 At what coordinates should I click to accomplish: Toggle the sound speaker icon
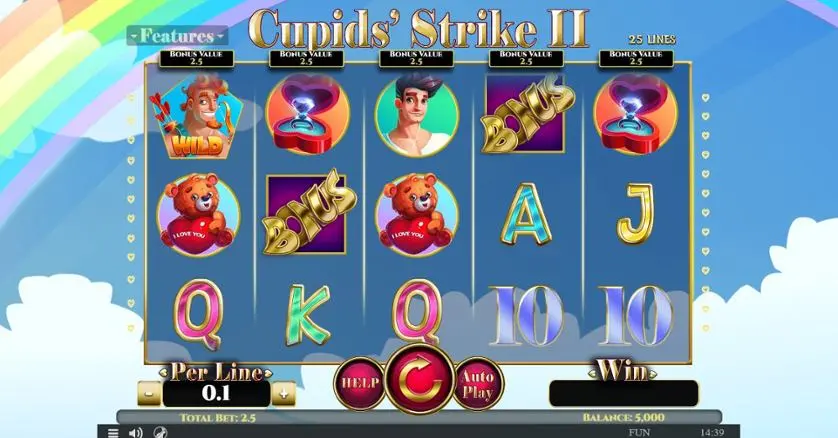[136, 432]
